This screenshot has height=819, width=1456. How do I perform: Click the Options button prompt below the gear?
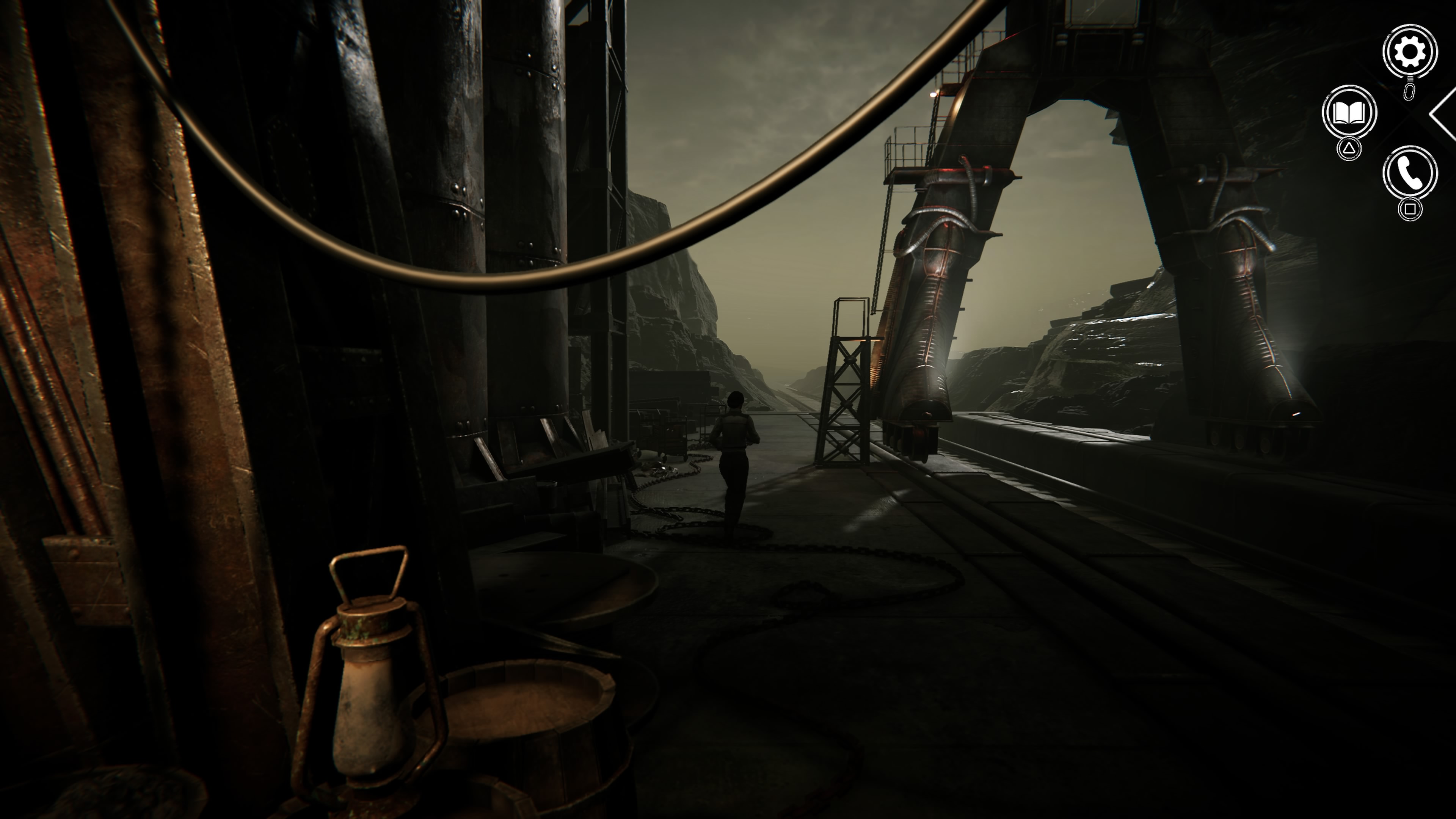[x=1410, y=92]
